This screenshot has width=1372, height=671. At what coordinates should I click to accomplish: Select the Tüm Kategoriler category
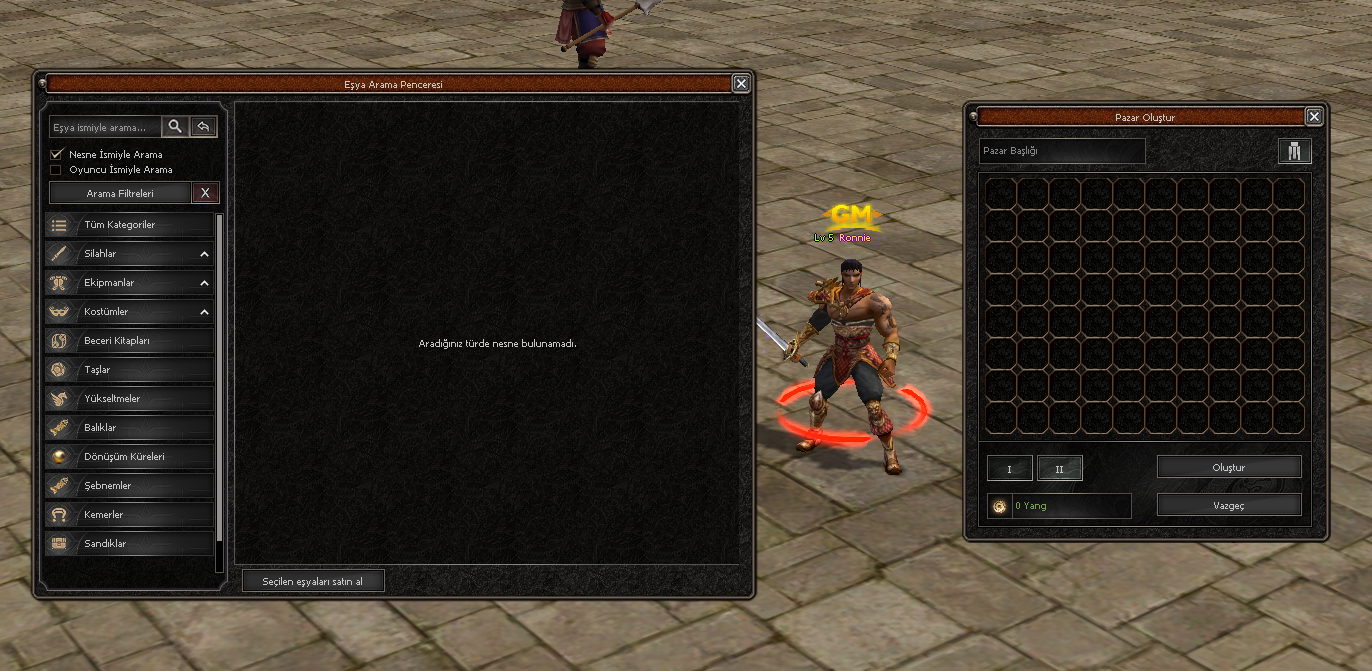tap(130, 225)
